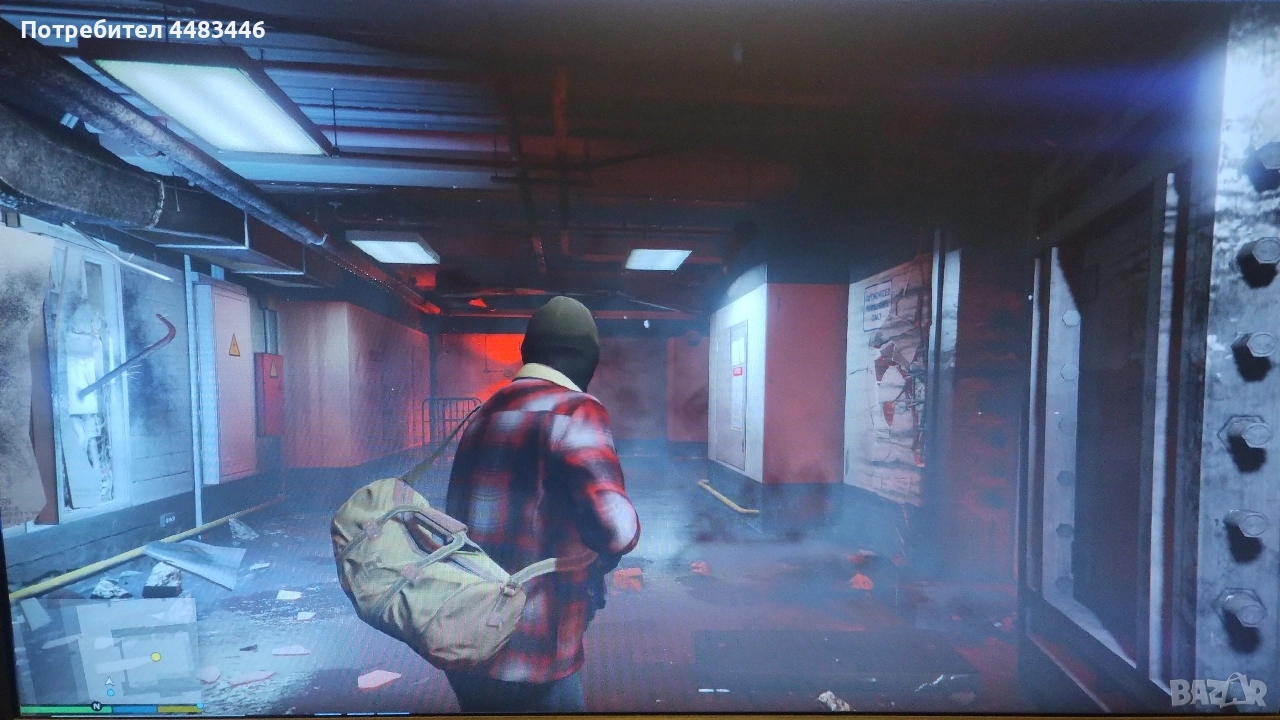The height and width of the screenshot is (720, 1280).
Task: Click the white player arrow on minimap
Action: tap(109, 681)
